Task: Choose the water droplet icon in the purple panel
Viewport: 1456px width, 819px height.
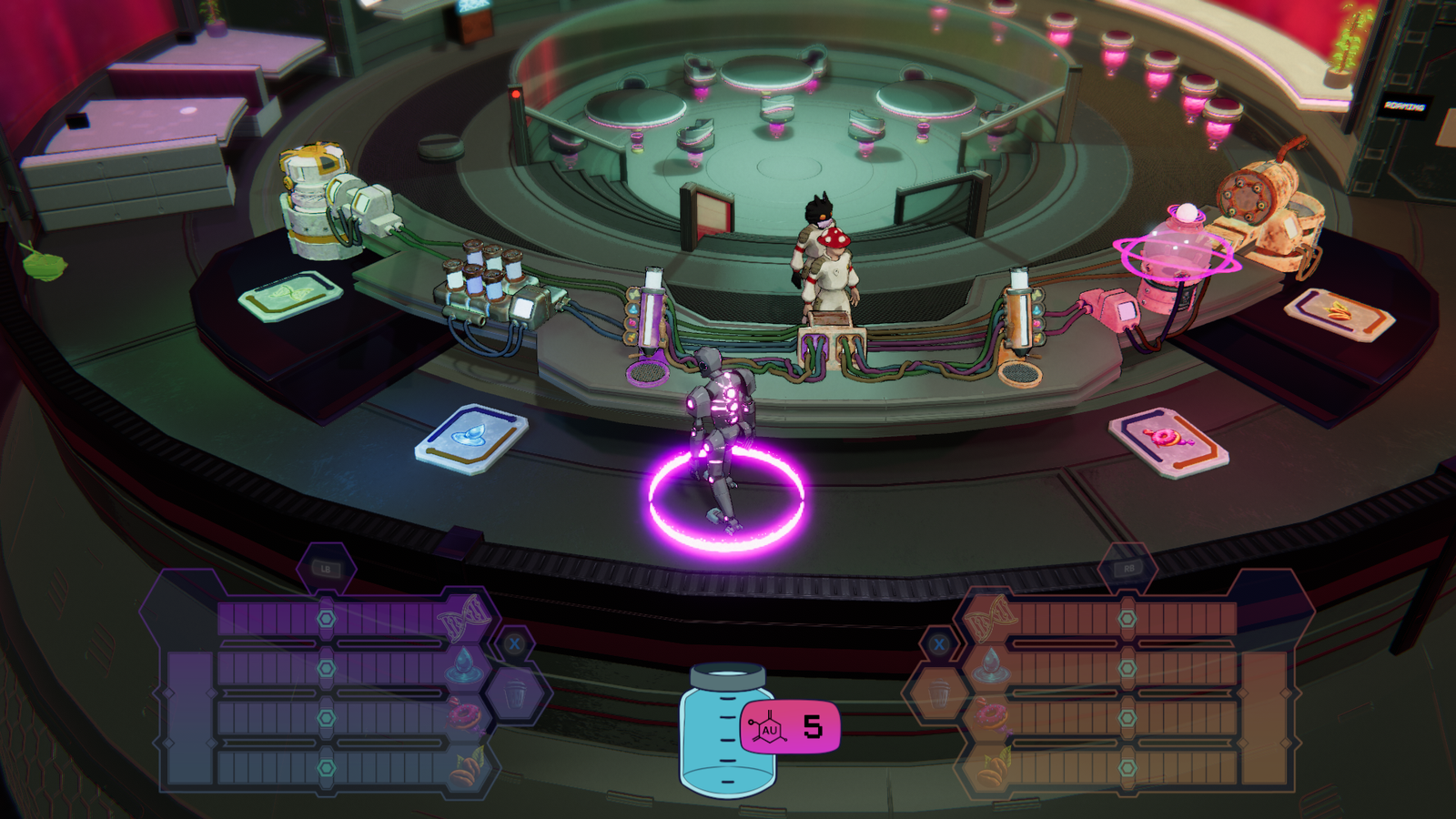Action: coord(463,667)
